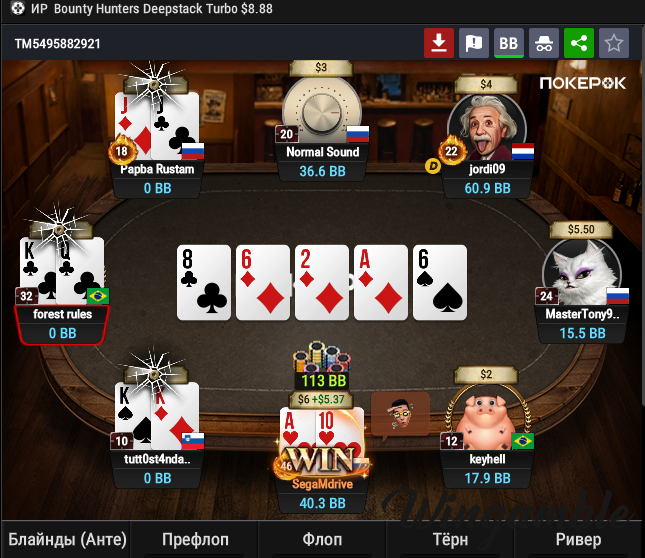Mark the hand as favorite with the star
The width and height of the screenshot is (645, 558).
point(613,43)
